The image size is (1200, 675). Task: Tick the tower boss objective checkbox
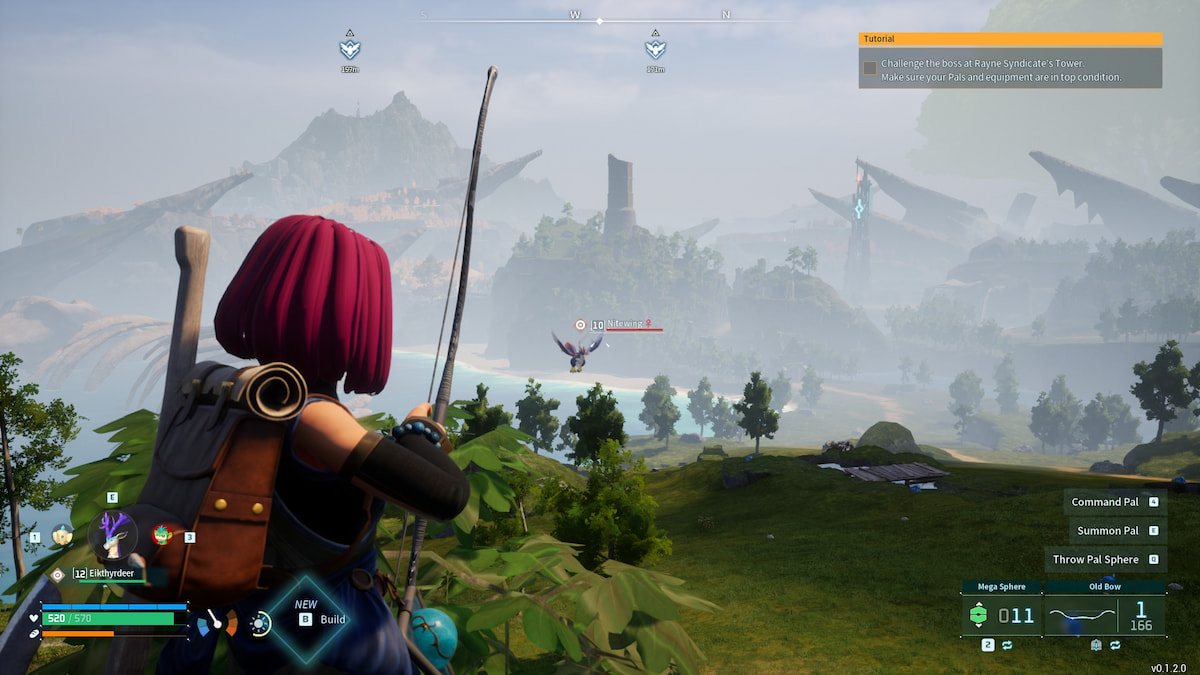click(870, 68)
